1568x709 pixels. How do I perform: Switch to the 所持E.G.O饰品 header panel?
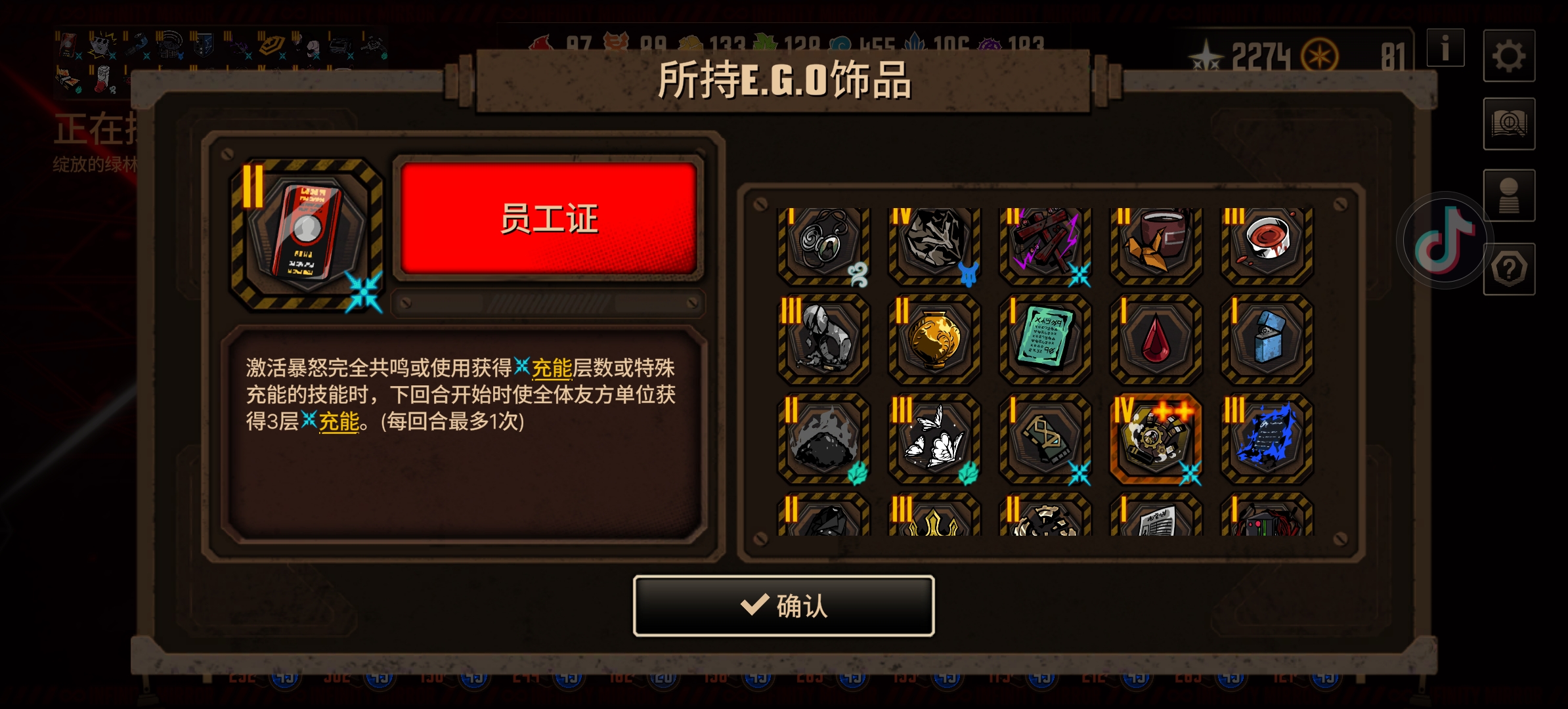(x=783, y=81)
